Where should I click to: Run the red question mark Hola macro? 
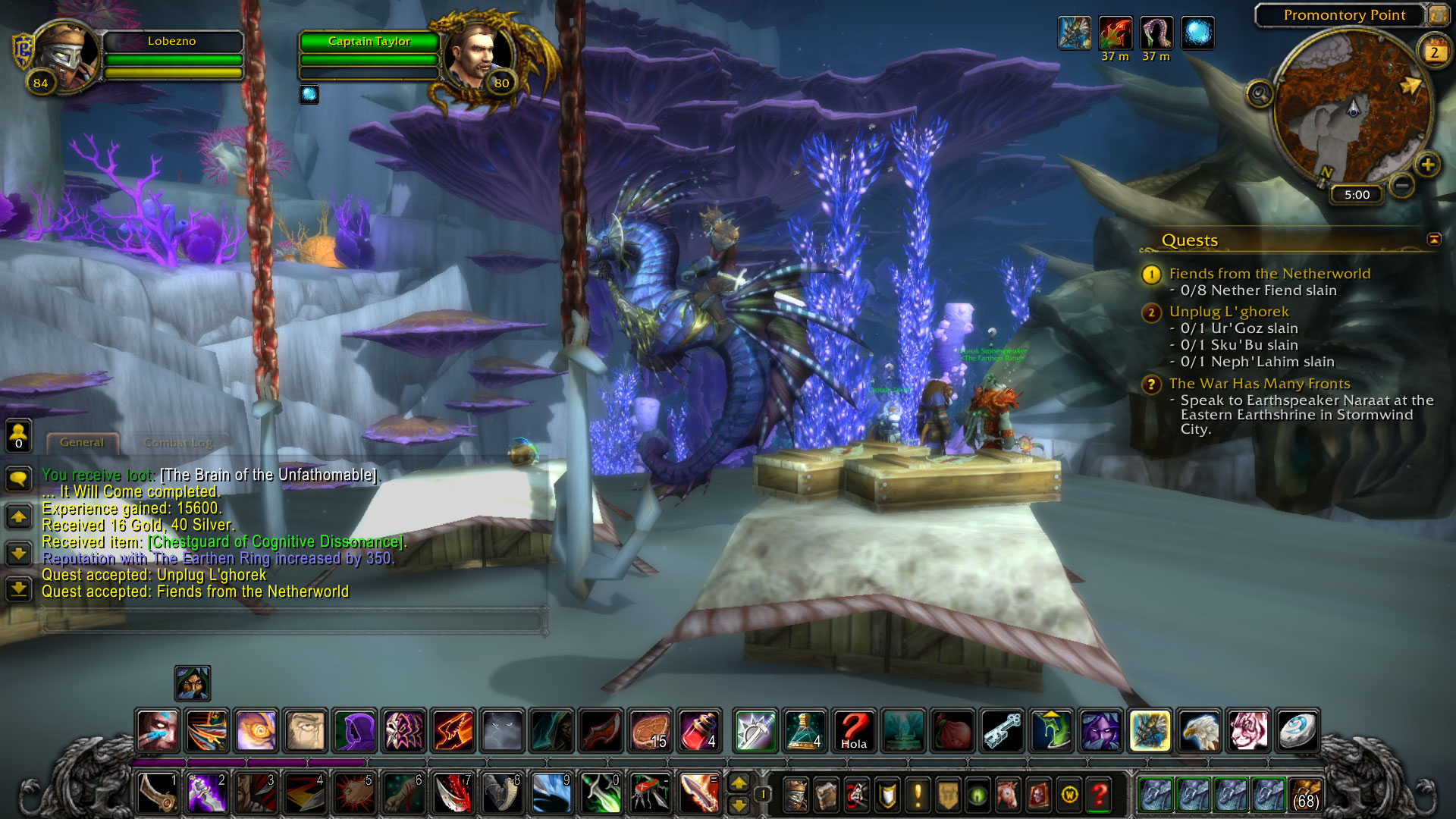[853, 730]
